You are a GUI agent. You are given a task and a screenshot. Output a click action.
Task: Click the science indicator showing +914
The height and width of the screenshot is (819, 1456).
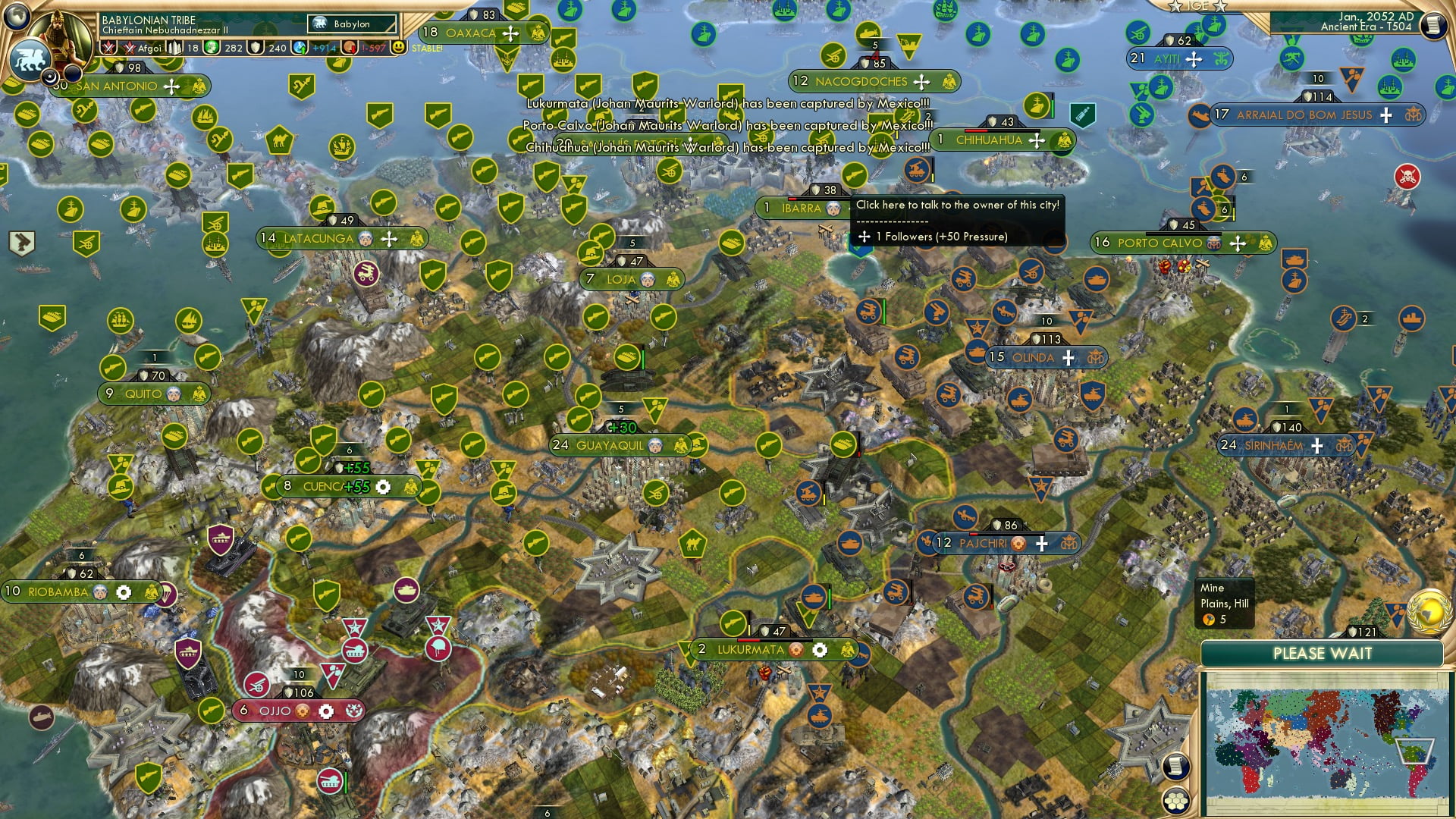coord(314,48)
